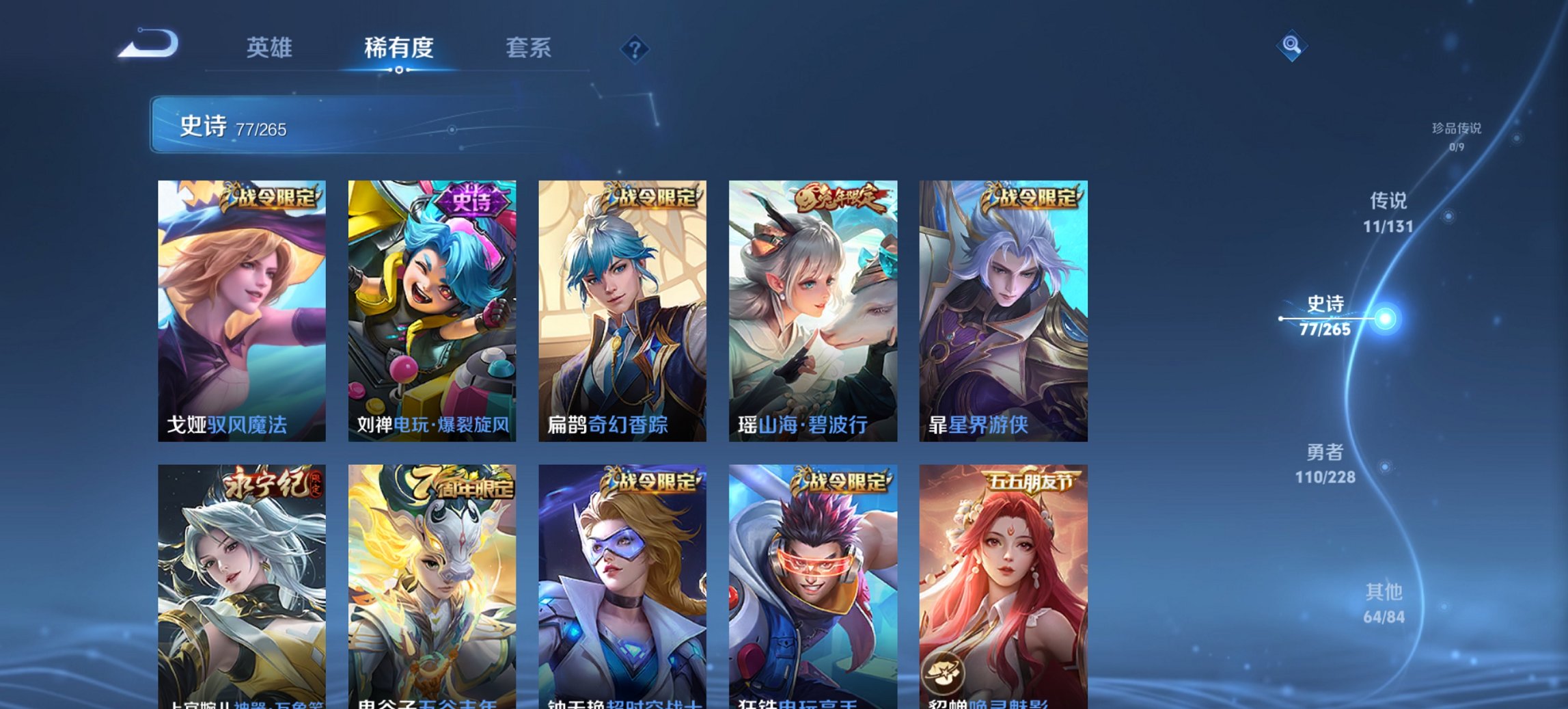Click the back arrow icon at top left

click(149, 44)
